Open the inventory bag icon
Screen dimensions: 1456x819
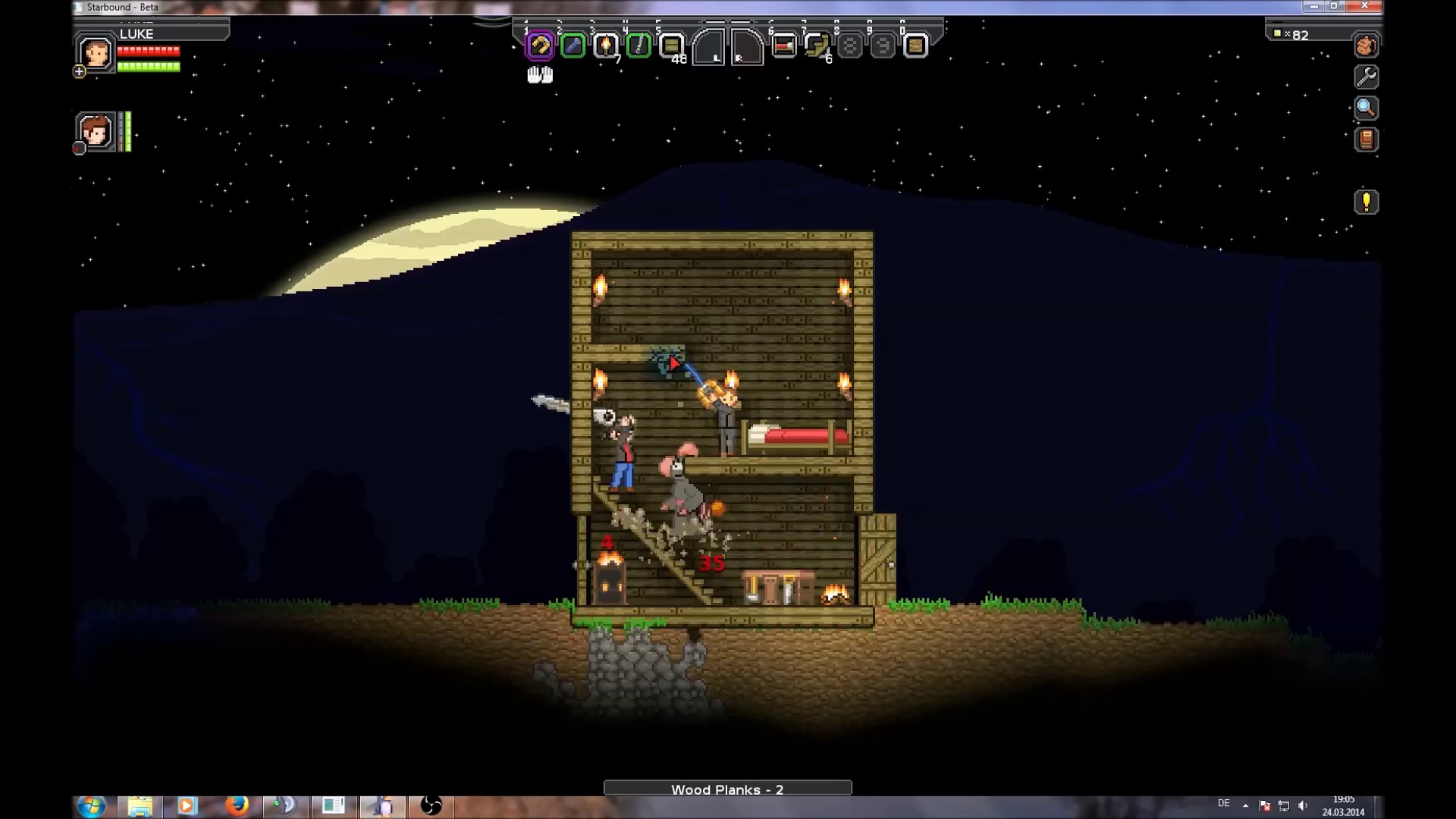pyautogui.click(x=1366, y=46)
